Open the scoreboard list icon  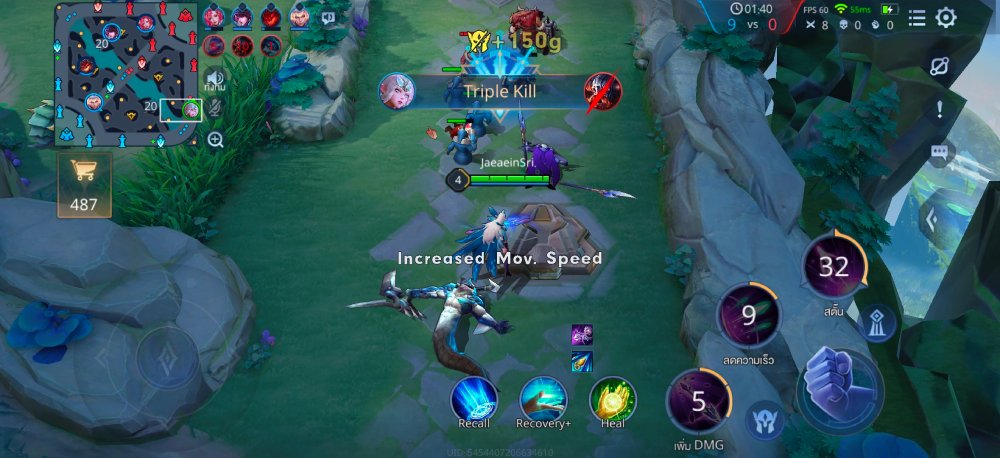coord(917,17)
